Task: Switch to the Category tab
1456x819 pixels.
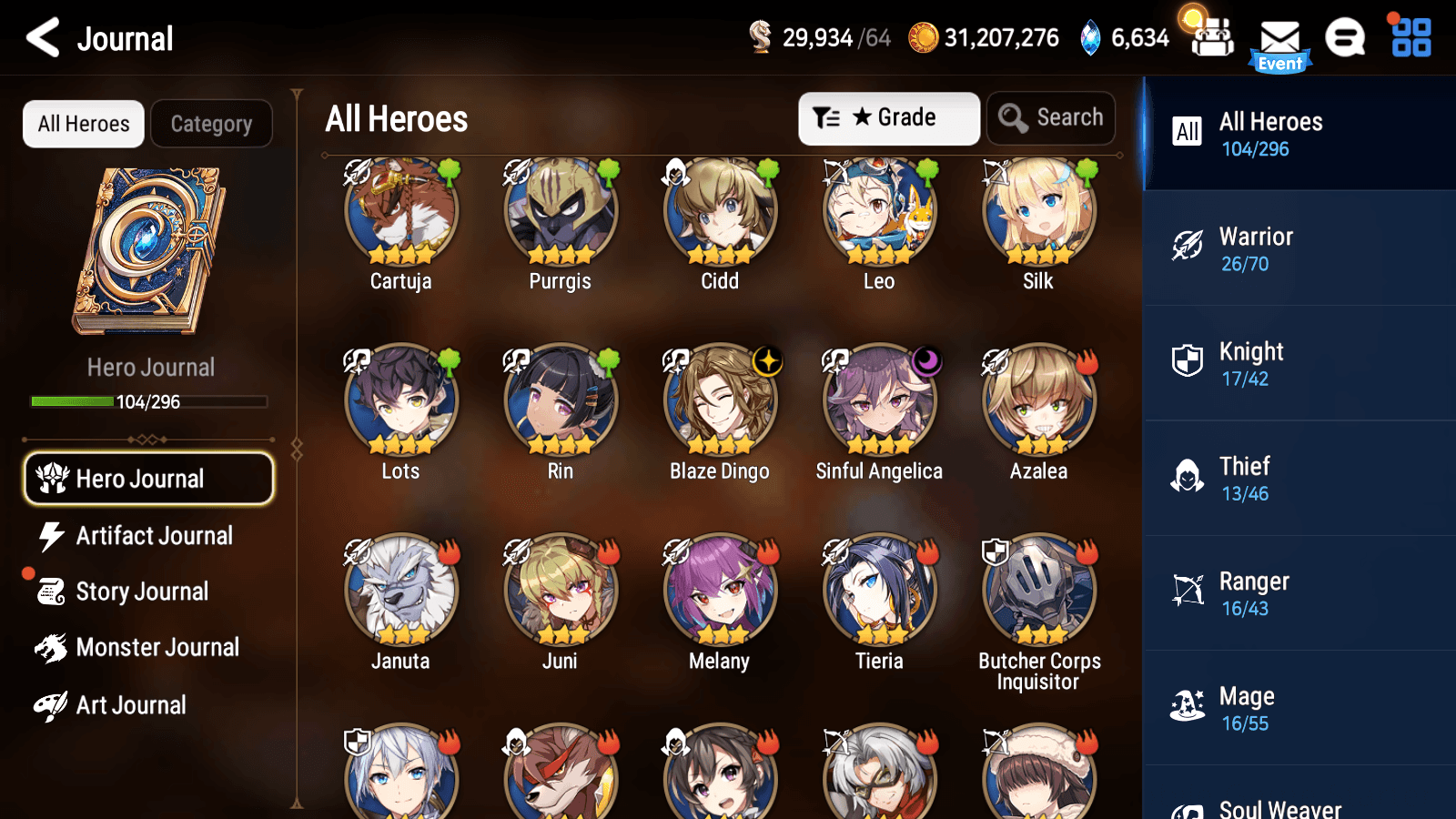Action: tap(212, 124)
